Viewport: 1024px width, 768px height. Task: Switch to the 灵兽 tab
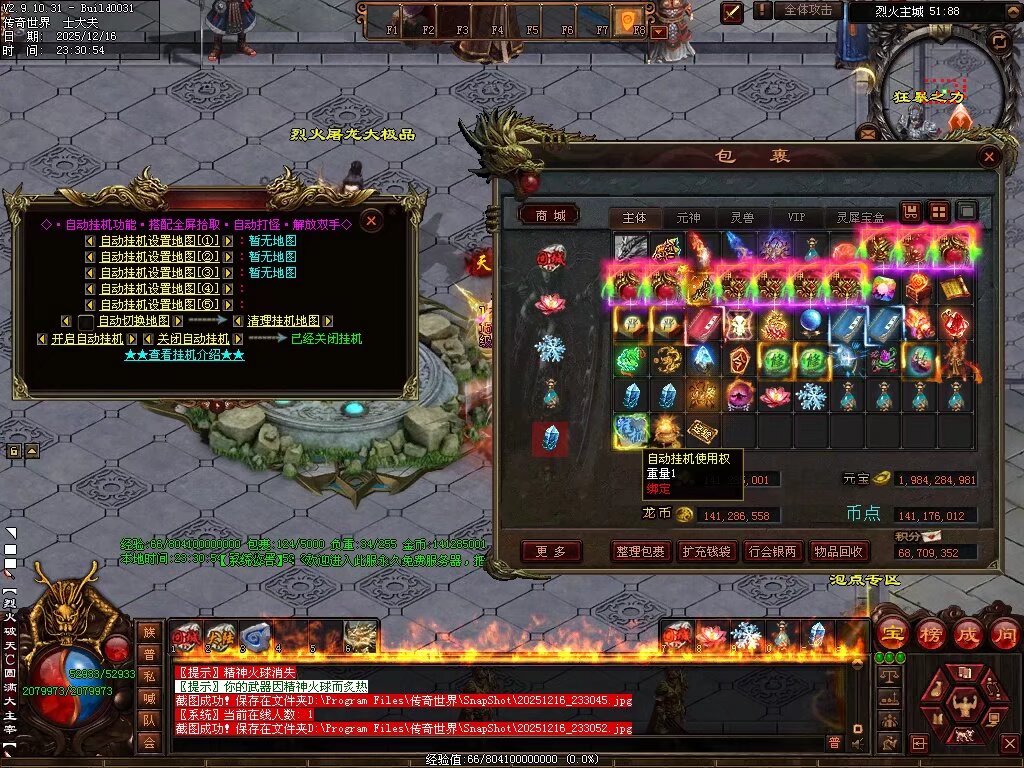tap(742, 217)
